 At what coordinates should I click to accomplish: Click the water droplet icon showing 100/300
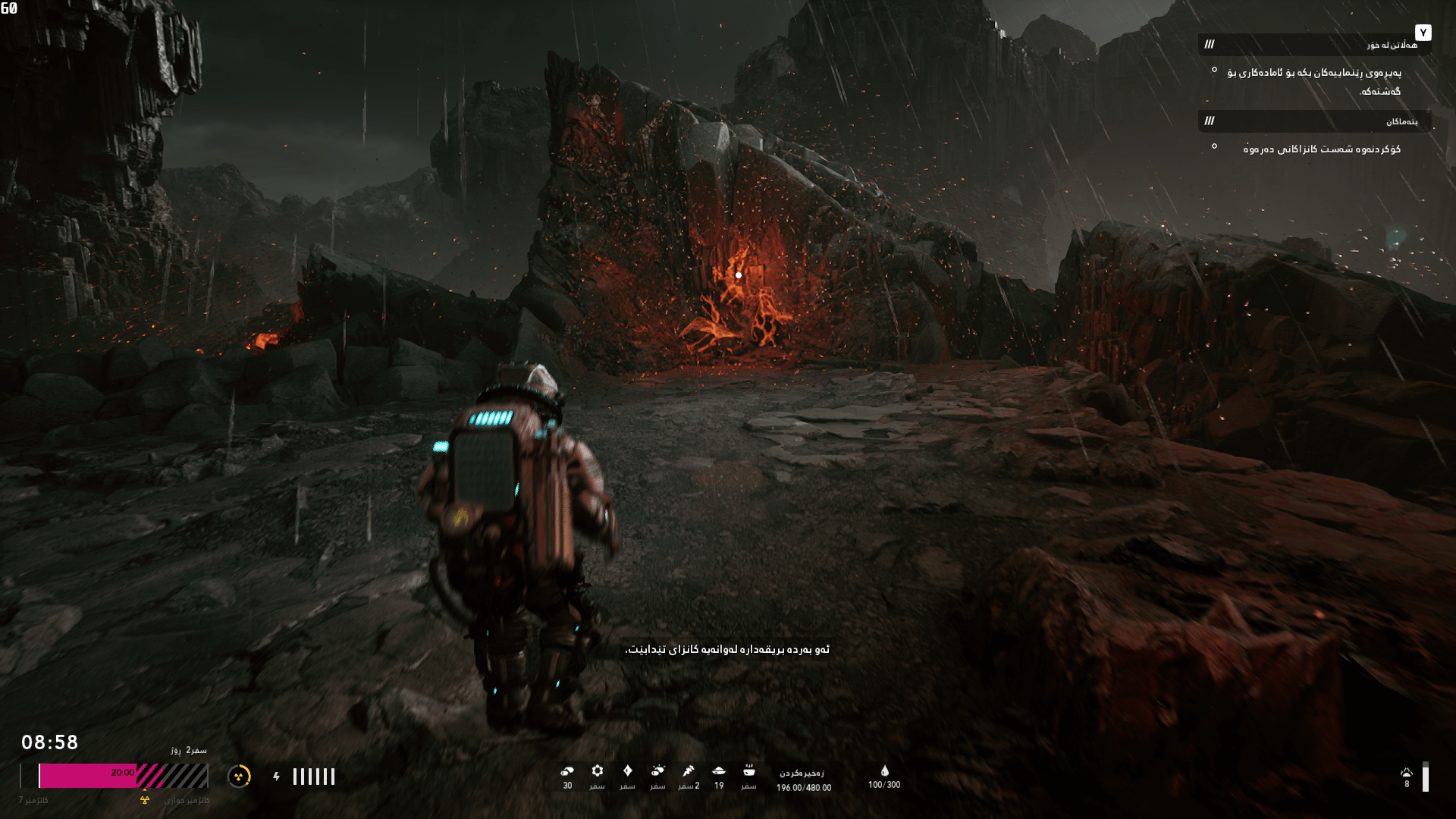click(885, 772)
